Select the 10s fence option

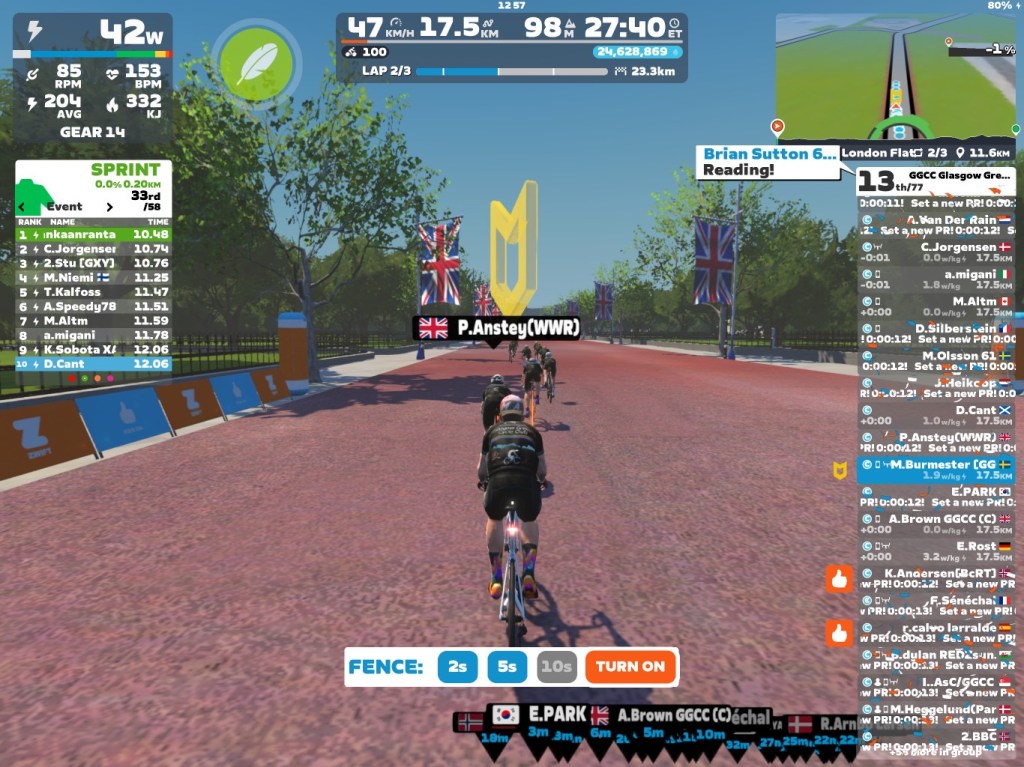point(556,667)
